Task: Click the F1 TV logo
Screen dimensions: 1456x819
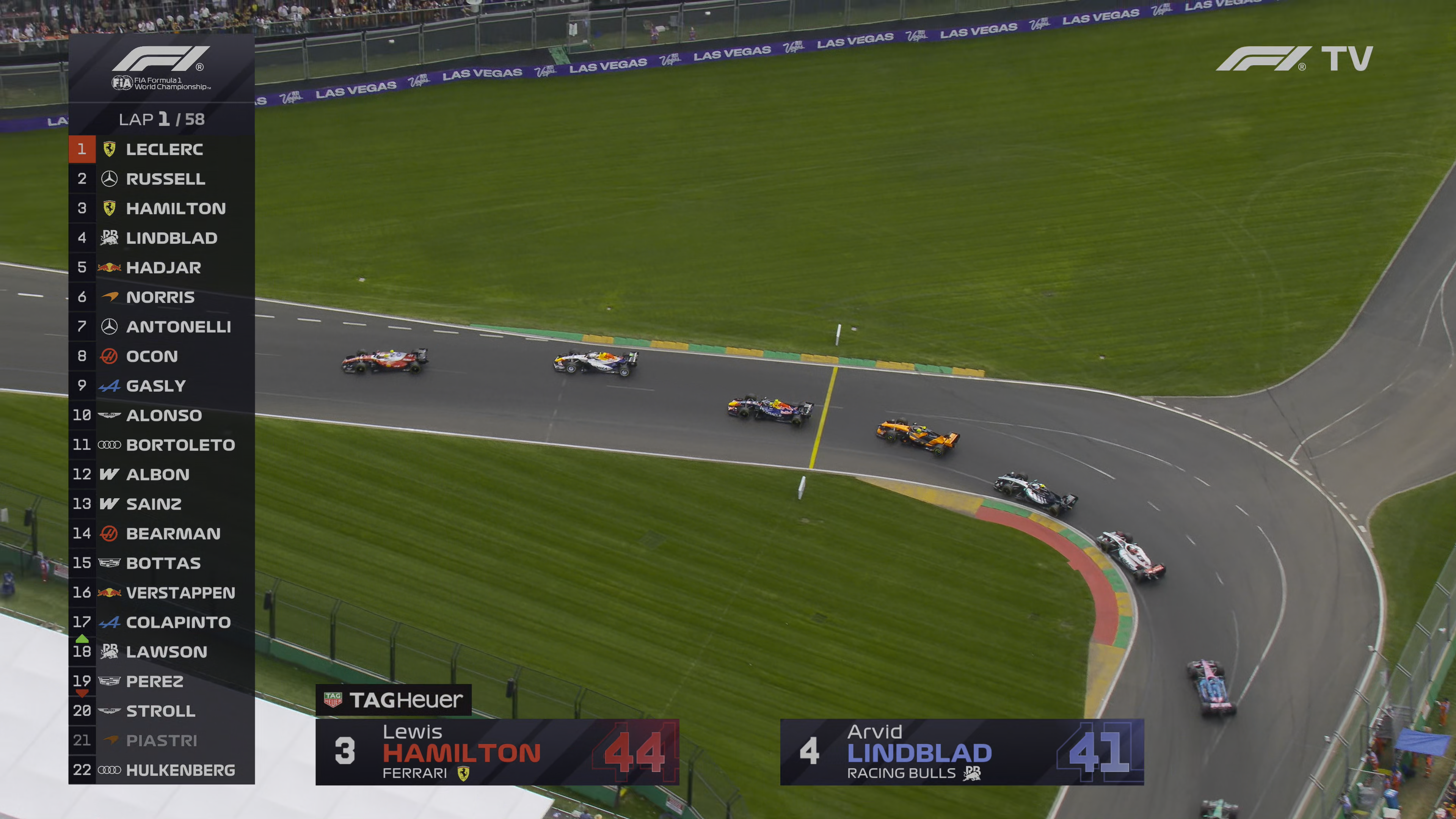Action: pyautogui.click(x=1294, y=59)
